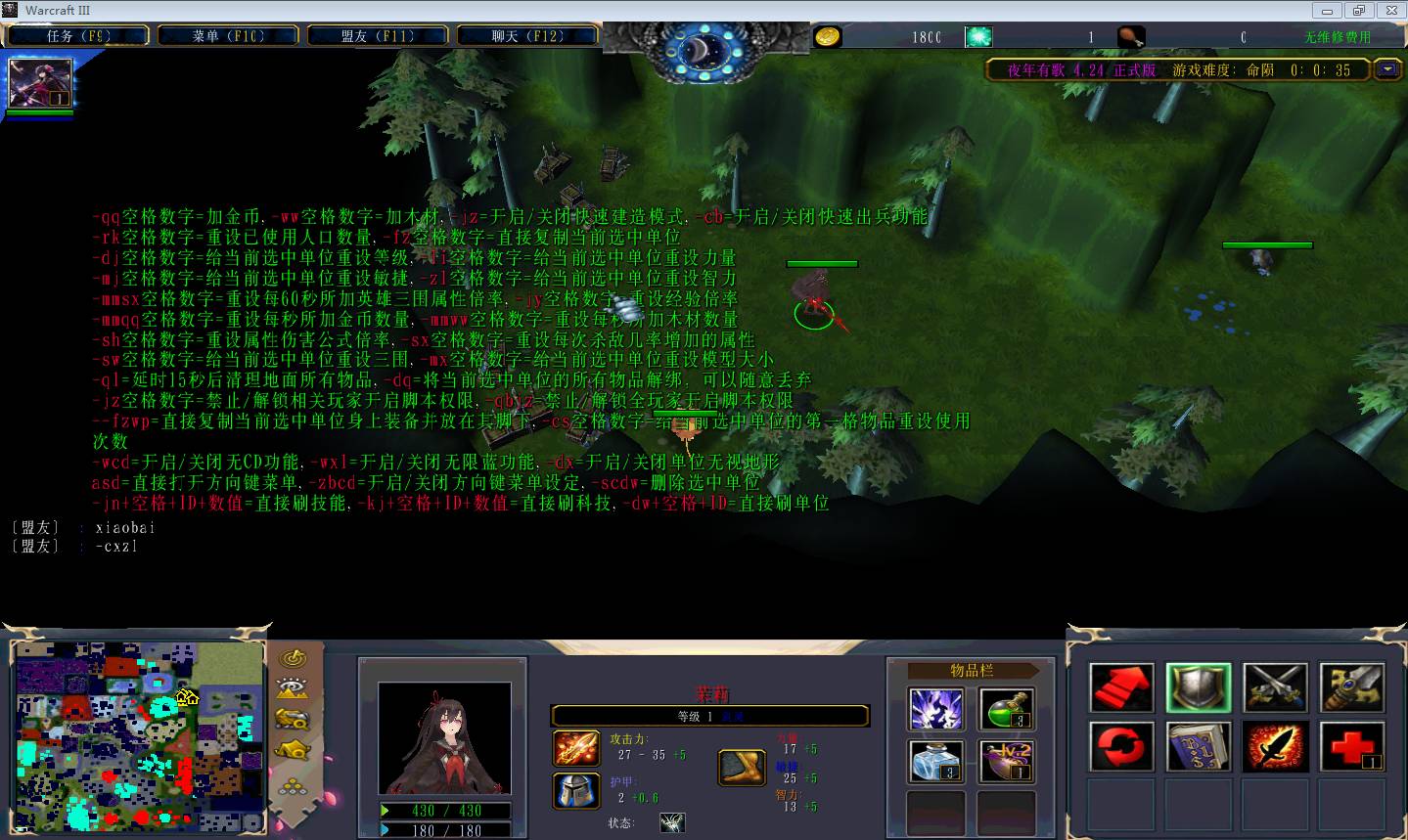
Task: Use the green potion in inventory
Action: coord(1006,709)
